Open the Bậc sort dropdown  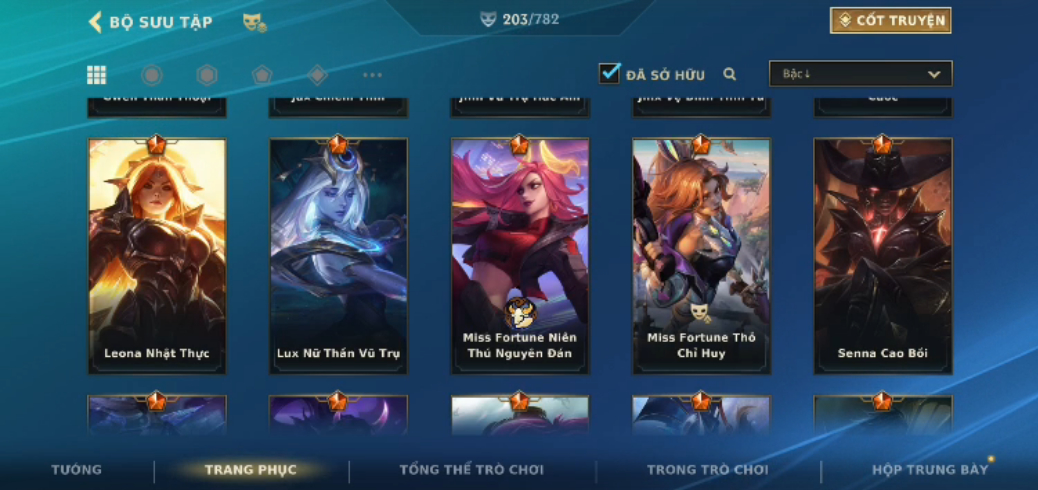point(860,74)
